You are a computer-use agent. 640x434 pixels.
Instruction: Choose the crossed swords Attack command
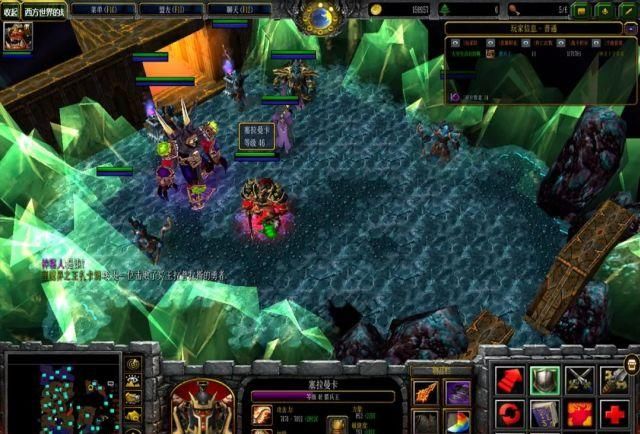pyautogui.click(x=580, y=378)
